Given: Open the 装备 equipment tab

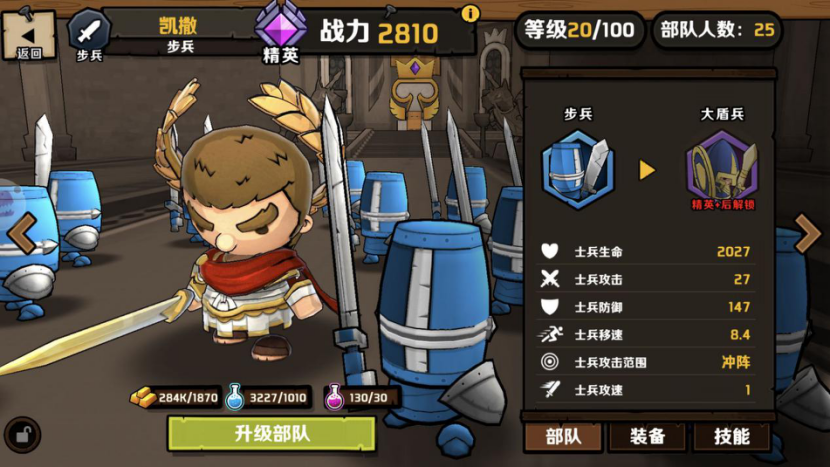Looking at the screenshot, I should click(x=647, y=436).
